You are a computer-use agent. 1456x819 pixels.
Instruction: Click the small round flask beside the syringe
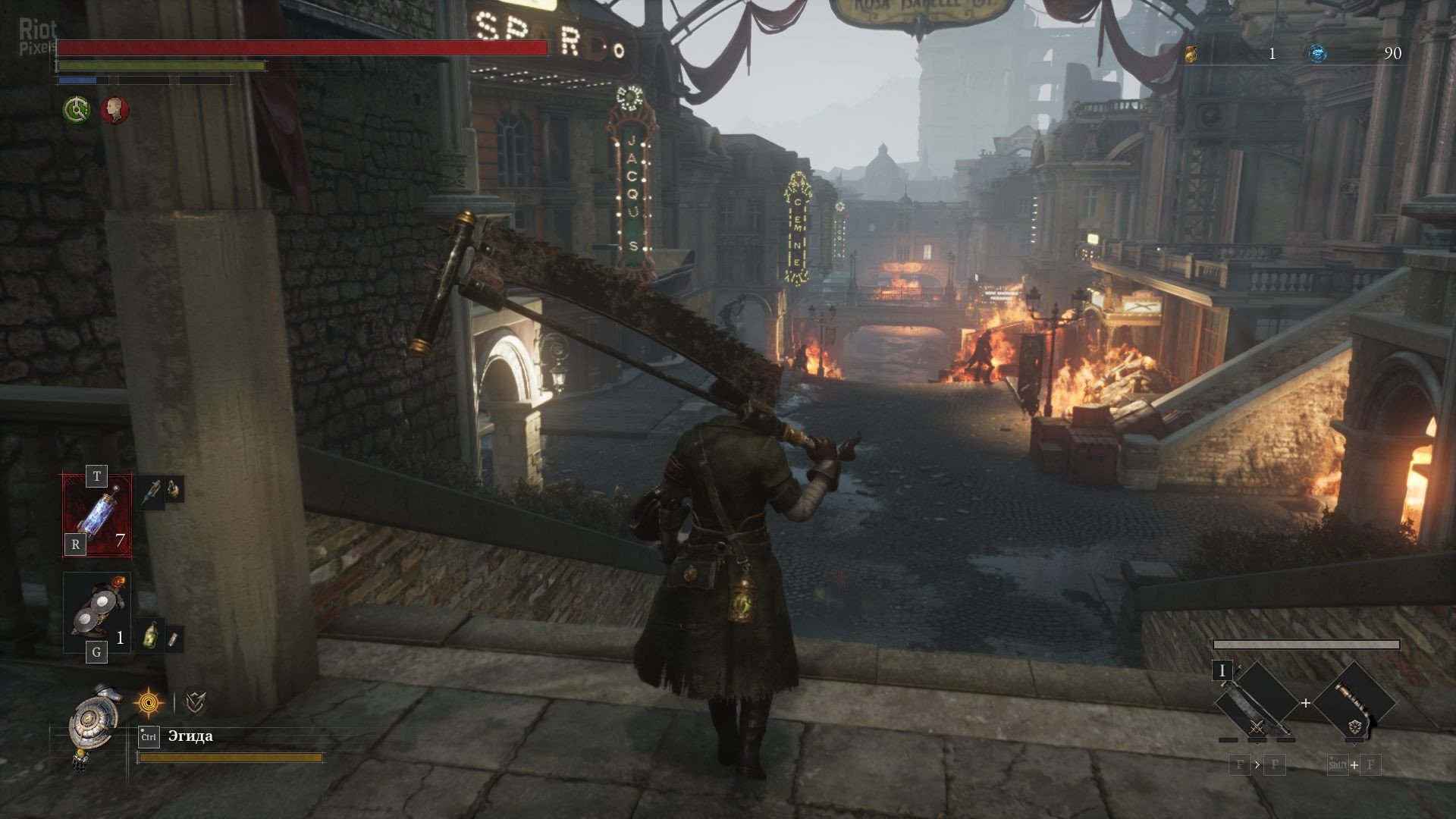174,490
